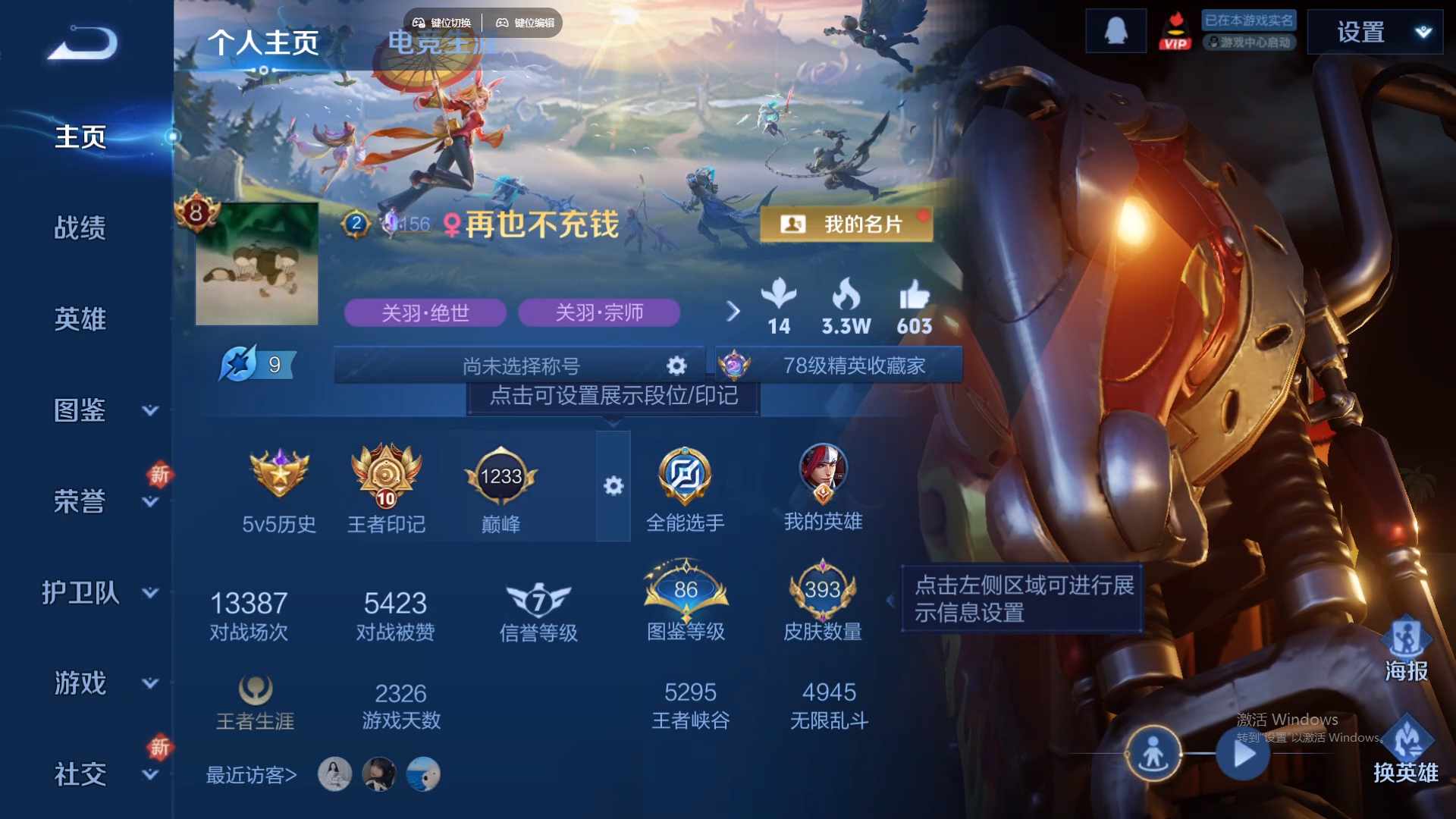
Task: Click the first 最近访客 visitor avatar
Action: pos(336,773)
